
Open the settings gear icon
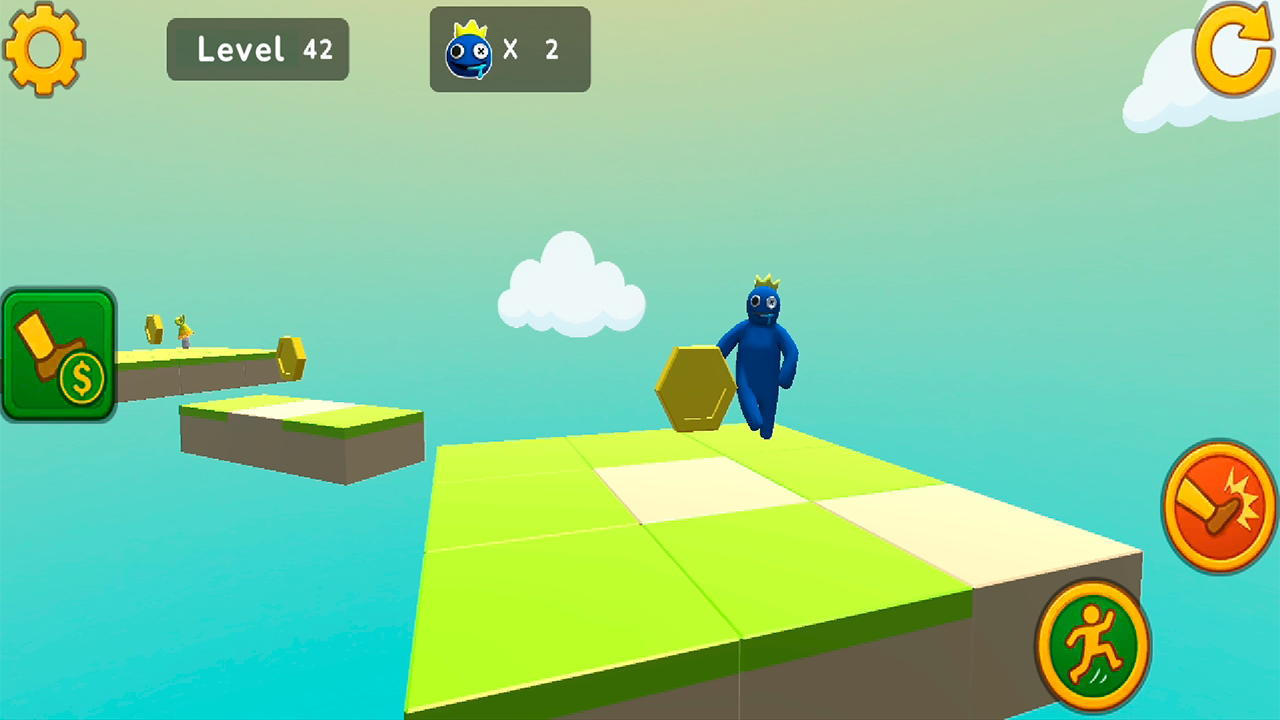pyautogui.click(x=44, y=48)
